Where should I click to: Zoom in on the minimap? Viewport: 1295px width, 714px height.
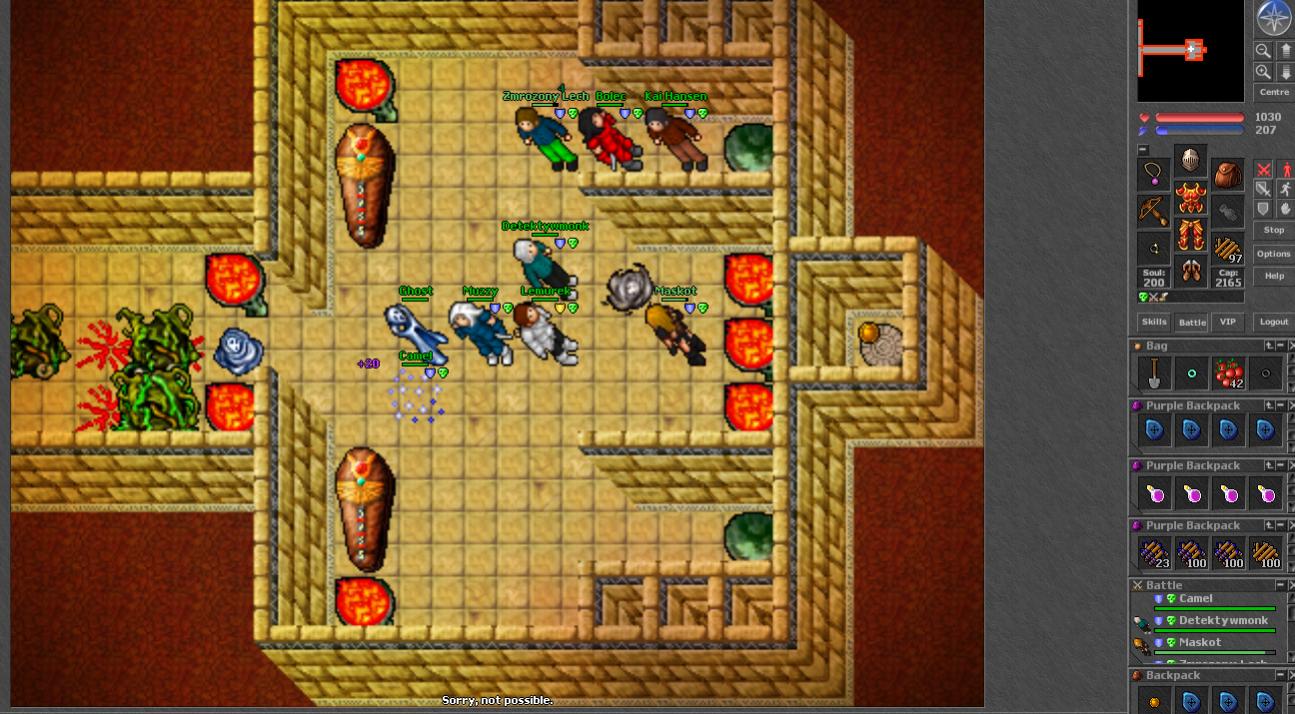1263,72
